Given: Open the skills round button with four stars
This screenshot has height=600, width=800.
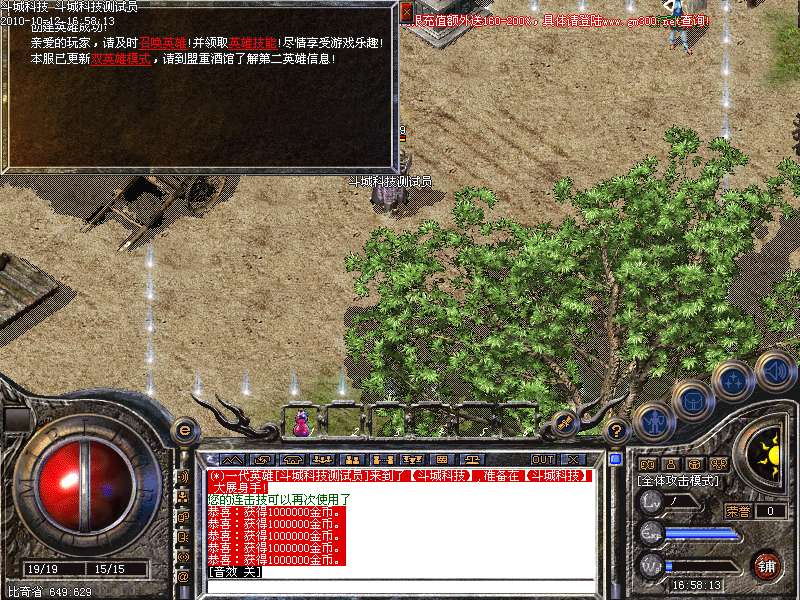Looking at the screenshot, I should click(x=733, y=381).
